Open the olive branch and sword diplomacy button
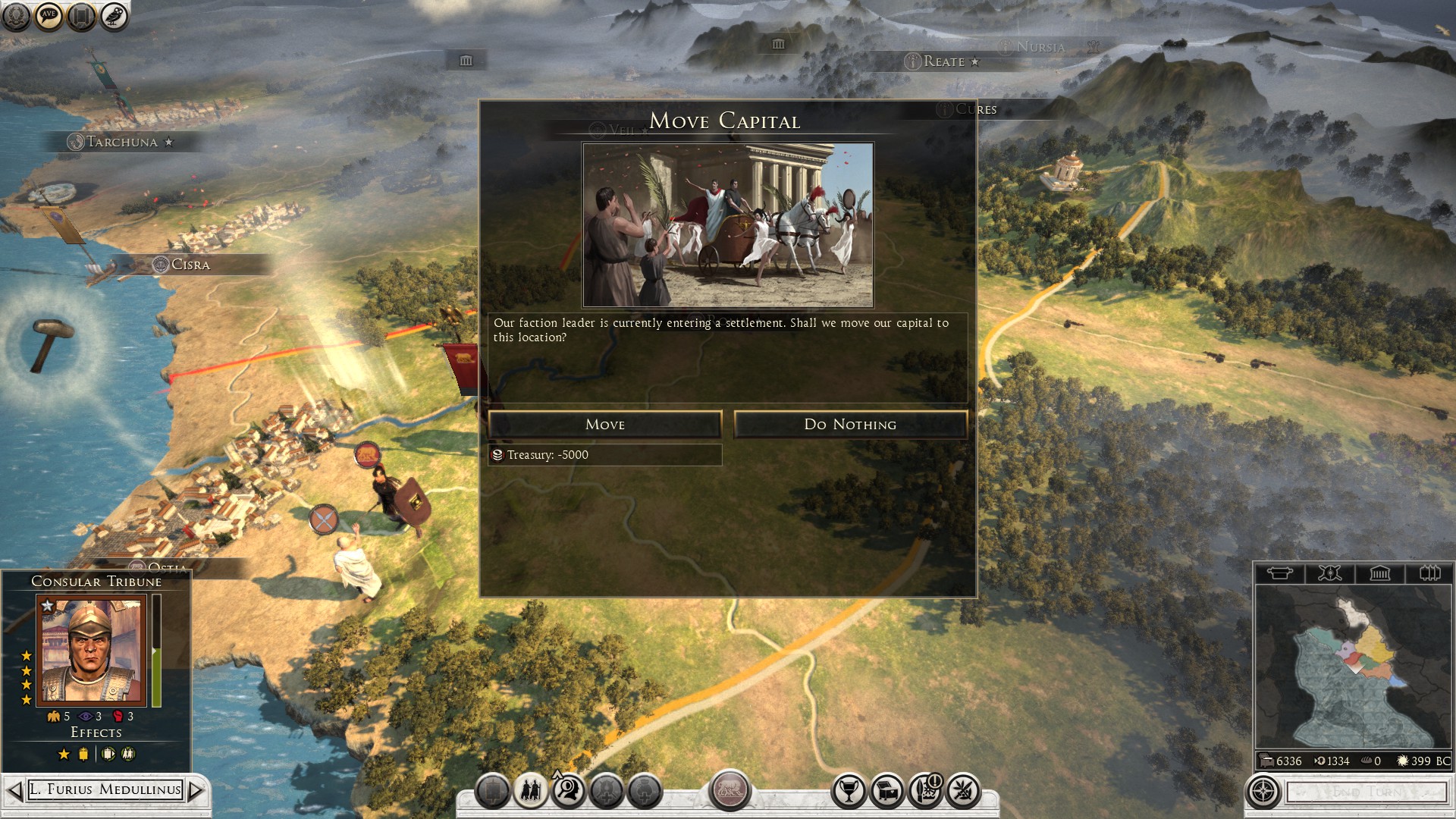 coord(963,792)
